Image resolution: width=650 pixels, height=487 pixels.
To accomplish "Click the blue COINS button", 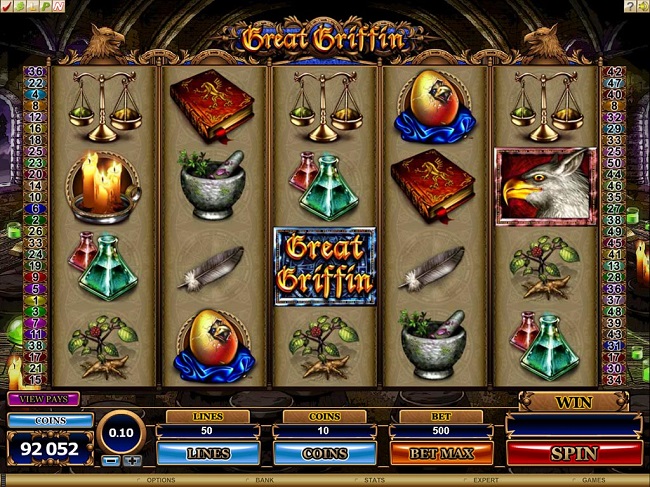I will pos(324,453).
